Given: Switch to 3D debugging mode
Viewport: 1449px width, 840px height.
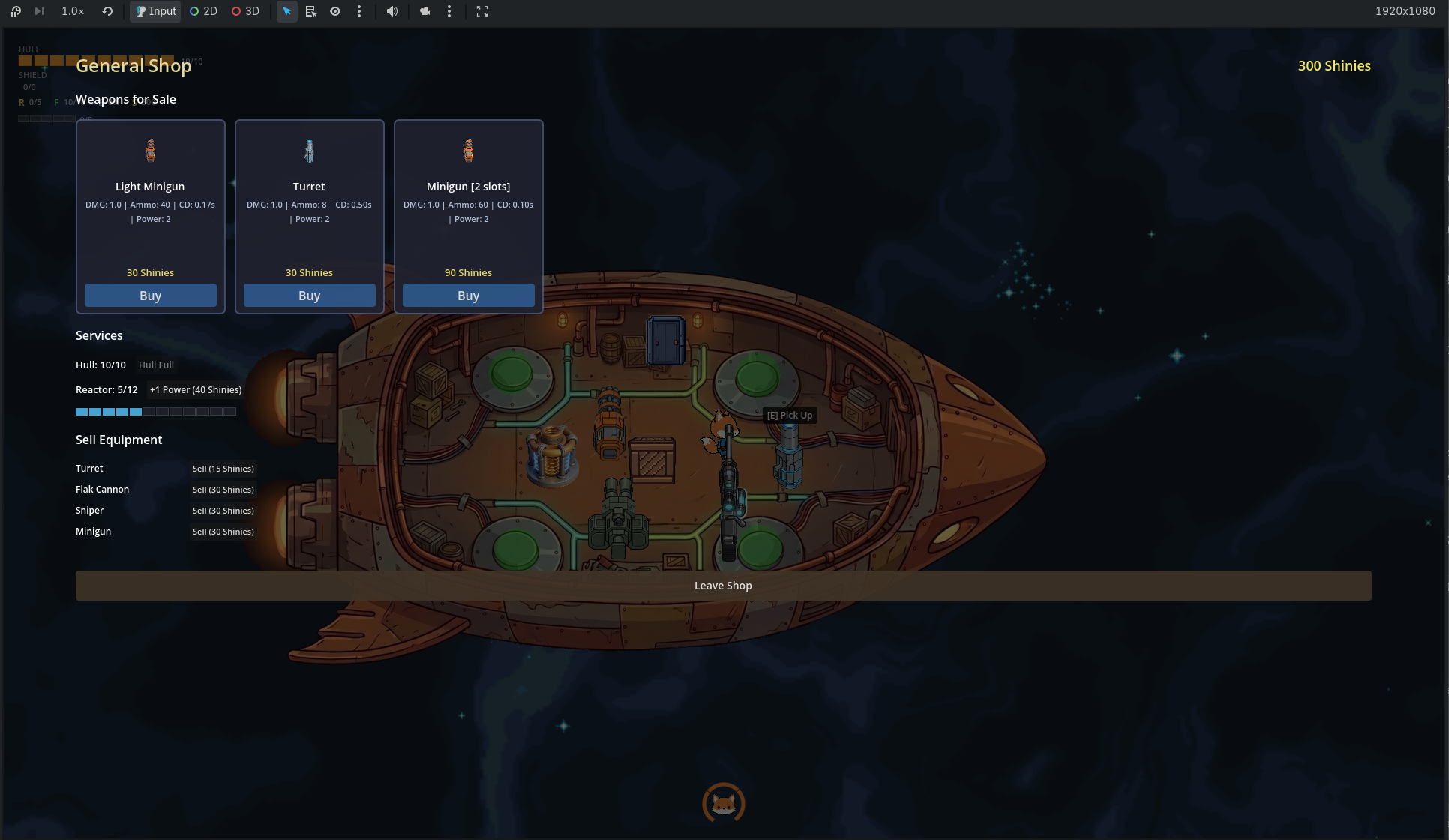Looking at the screenshot, I should click(245, 11).
